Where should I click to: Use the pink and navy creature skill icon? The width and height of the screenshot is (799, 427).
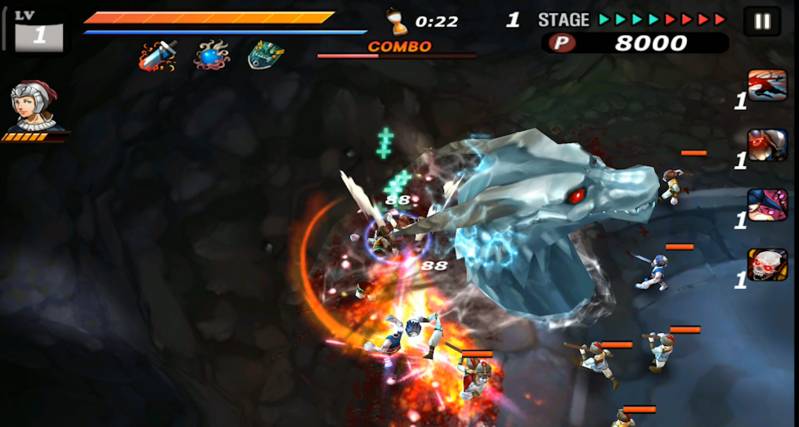767,204
